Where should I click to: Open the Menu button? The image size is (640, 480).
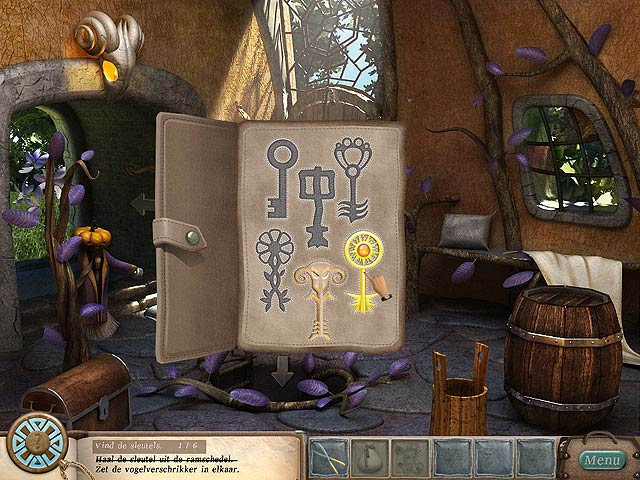tap(602, 461)
